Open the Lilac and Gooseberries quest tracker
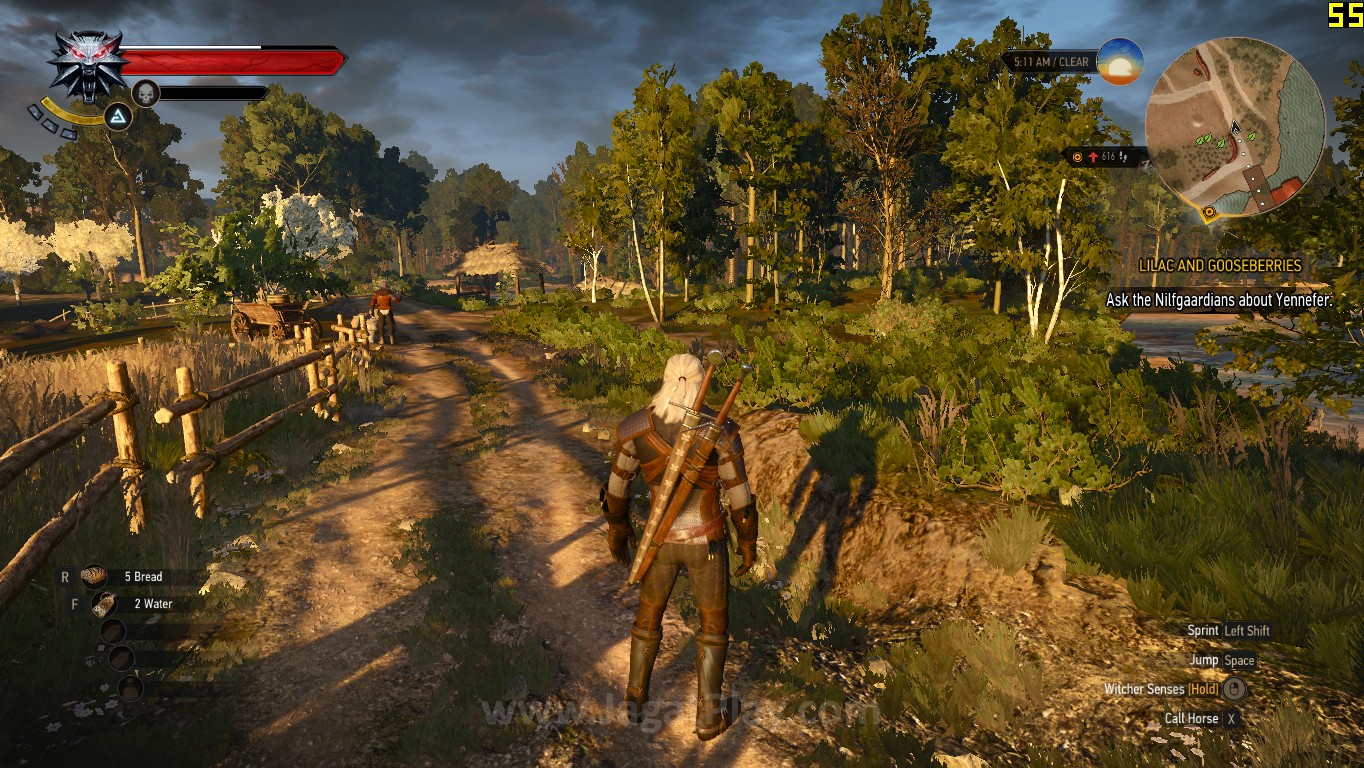Image resolution: width=1364 pixels, height=768 pixels. pyautogui.click(x=1220, y=266)
